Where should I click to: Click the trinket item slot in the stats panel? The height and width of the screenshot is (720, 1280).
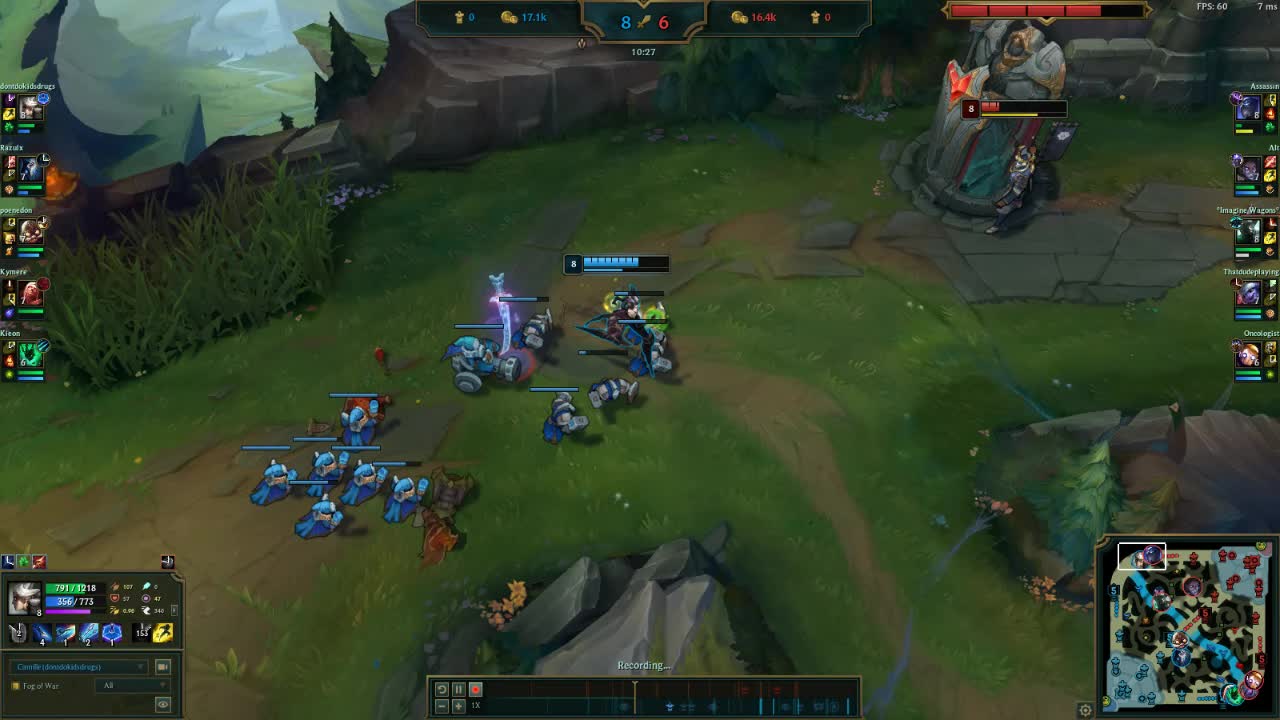(x=141, y=632)
